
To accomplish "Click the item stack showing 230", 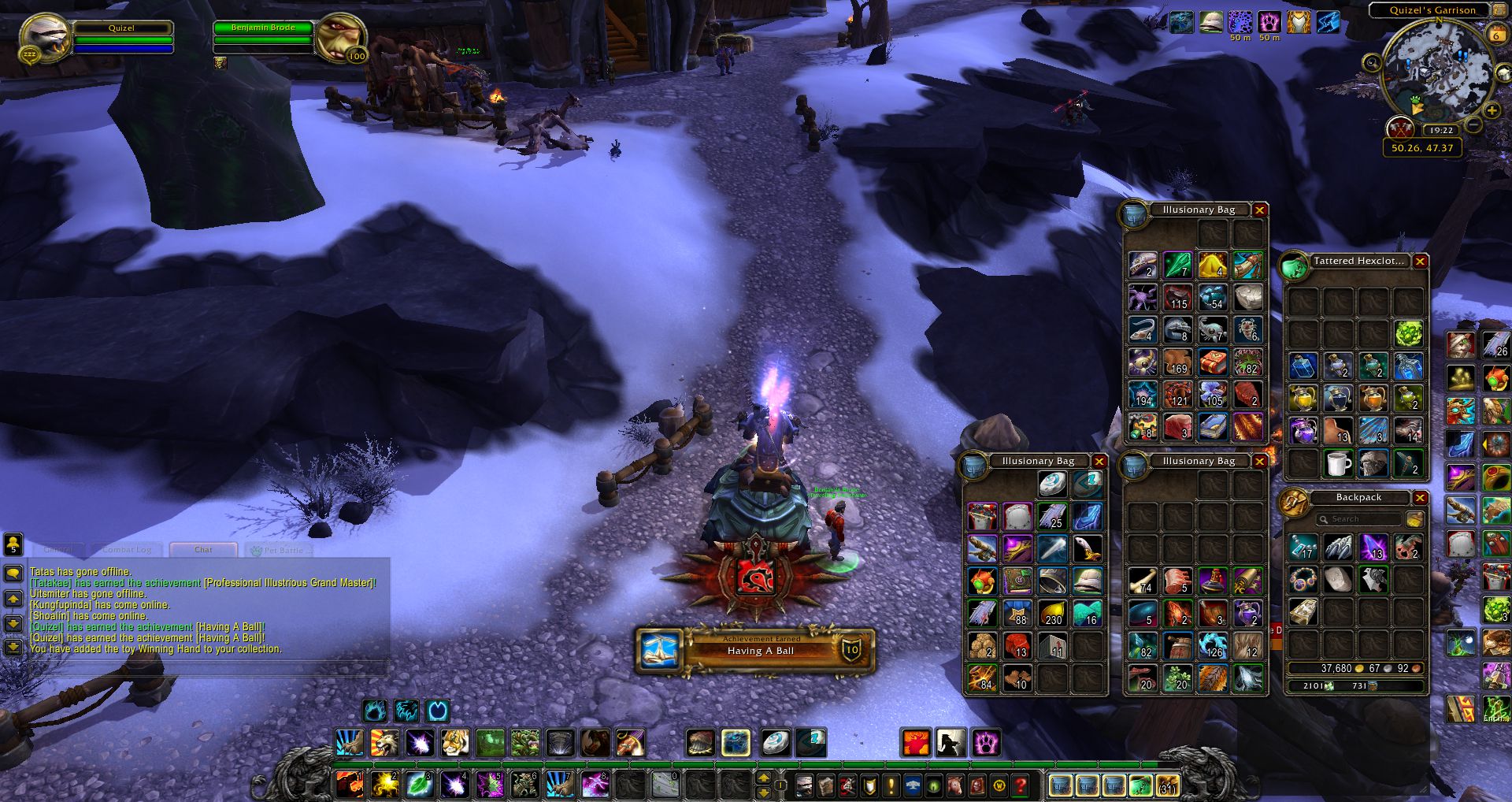I will pos(1052,613).
